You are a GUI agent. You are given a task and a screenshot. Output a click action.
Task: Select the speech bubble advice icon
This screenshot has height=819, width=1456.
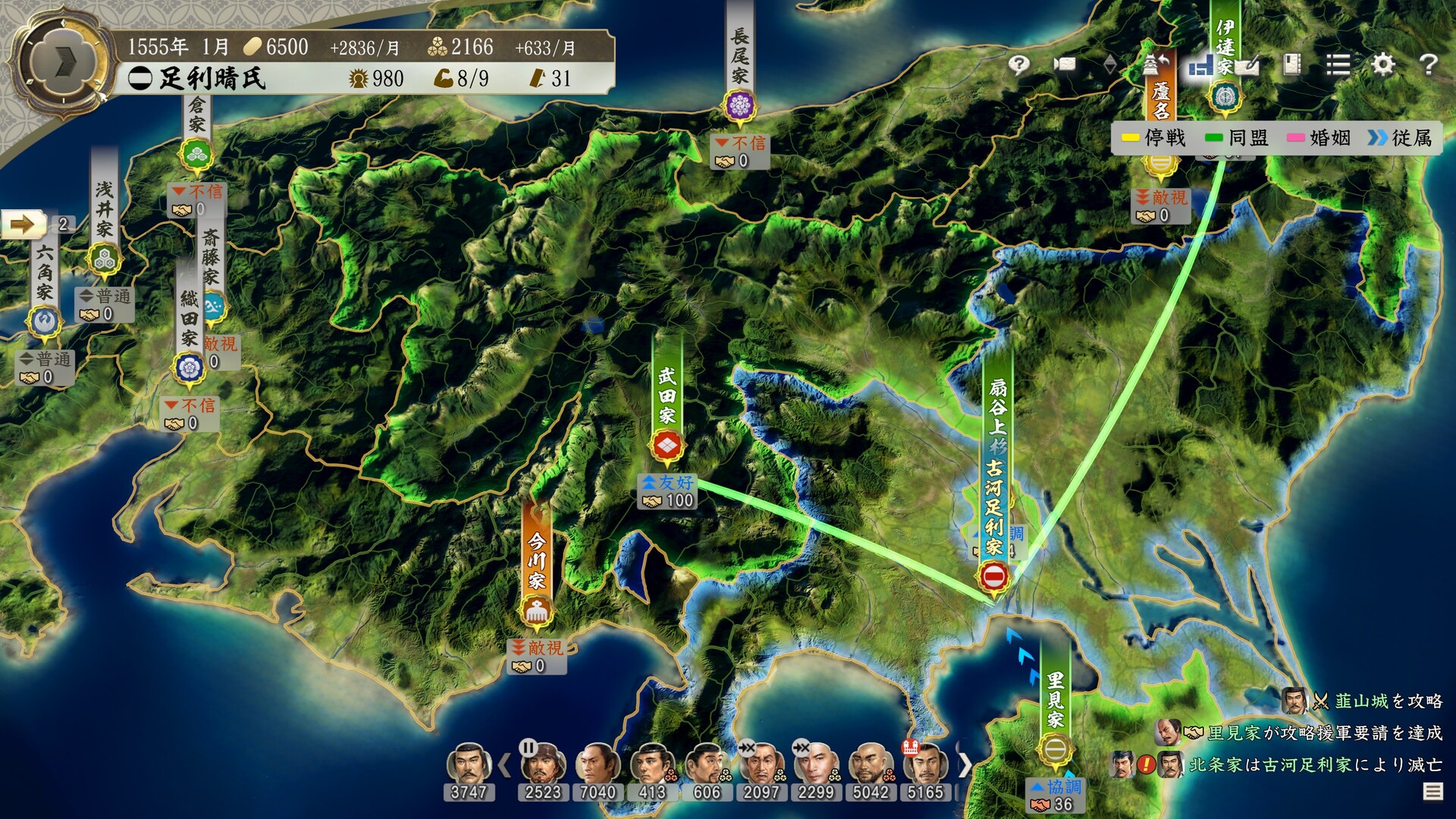point(1018,64)
